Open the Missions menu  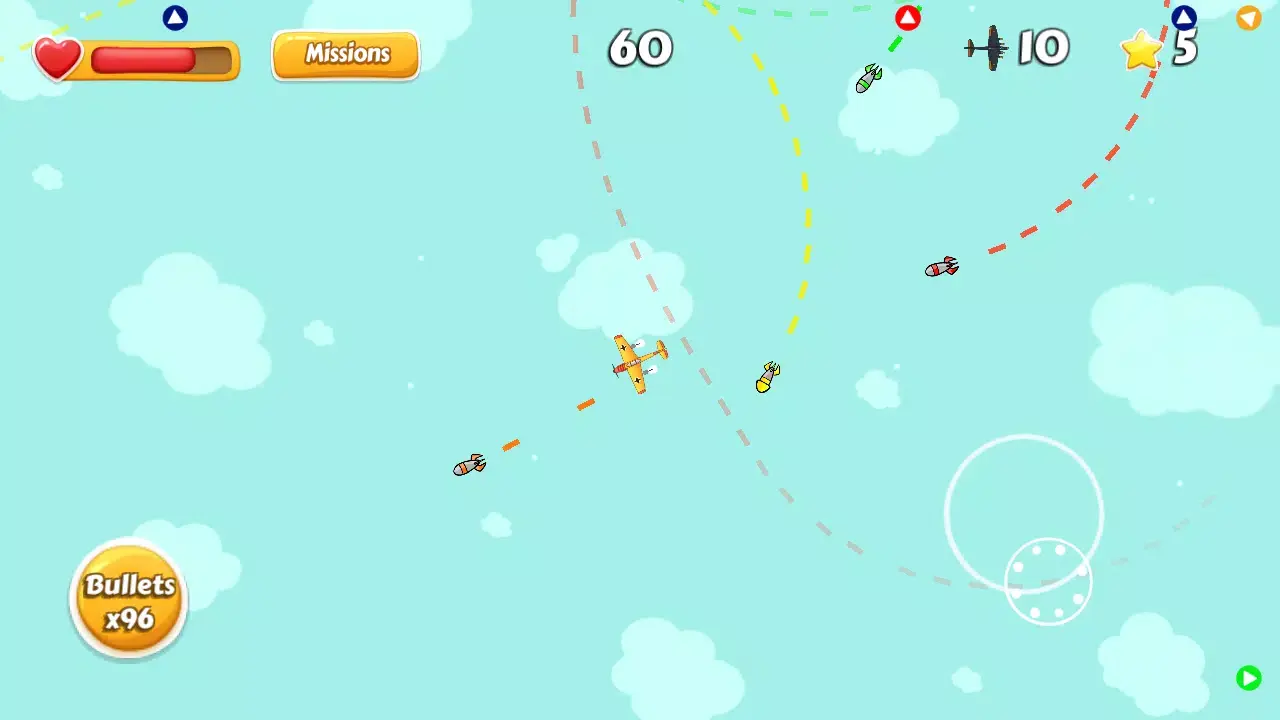[344, 54]
